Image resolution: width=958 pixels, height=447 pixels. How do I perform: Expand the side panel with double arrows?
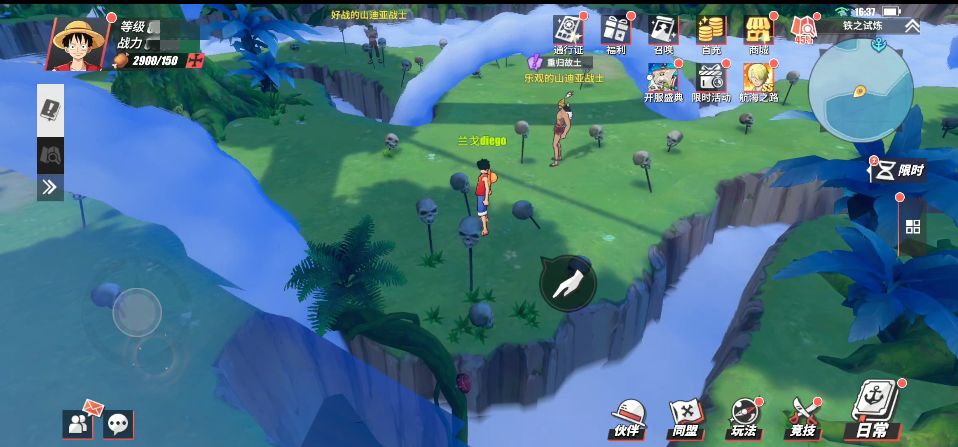point(50,187)
